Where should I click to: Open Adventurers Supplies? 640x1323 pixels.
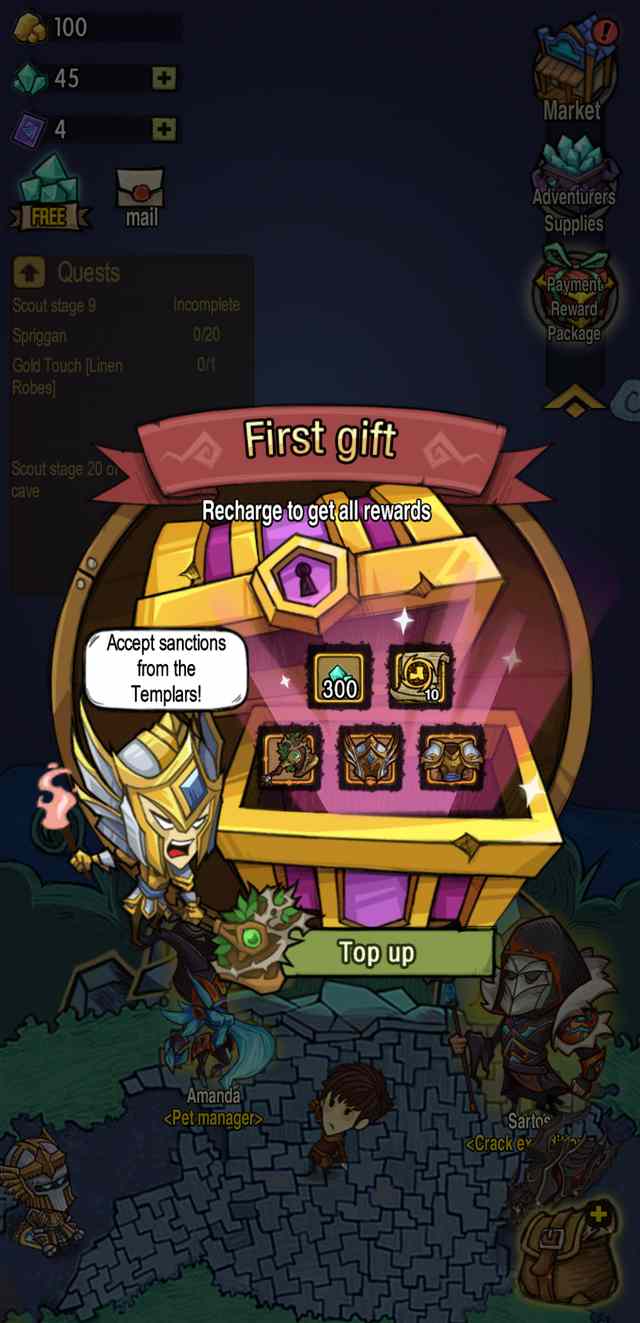pos(573,185)
